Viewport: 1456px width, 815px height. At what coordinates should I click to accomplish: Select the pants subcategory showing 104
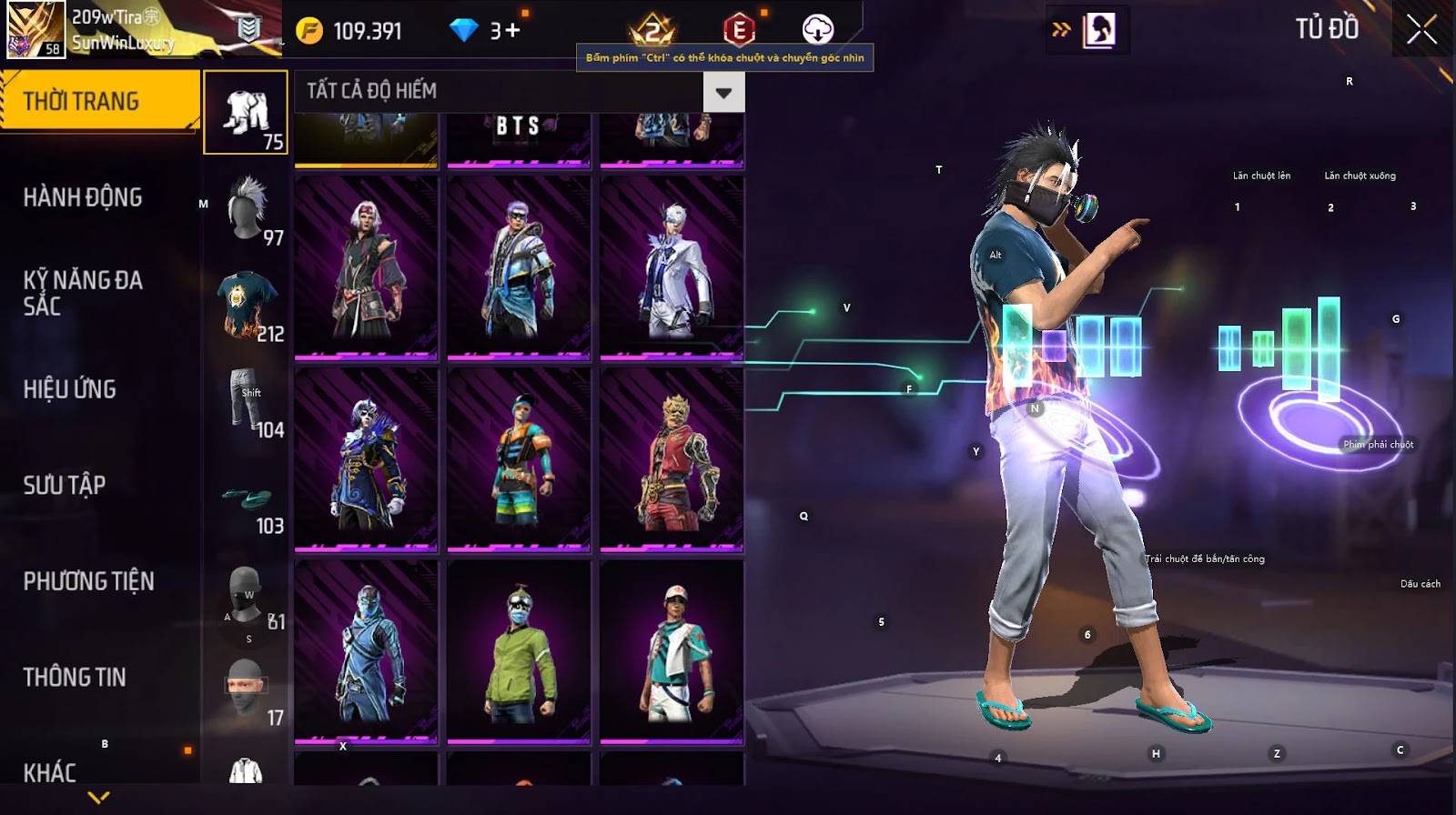tap(246, 400)
